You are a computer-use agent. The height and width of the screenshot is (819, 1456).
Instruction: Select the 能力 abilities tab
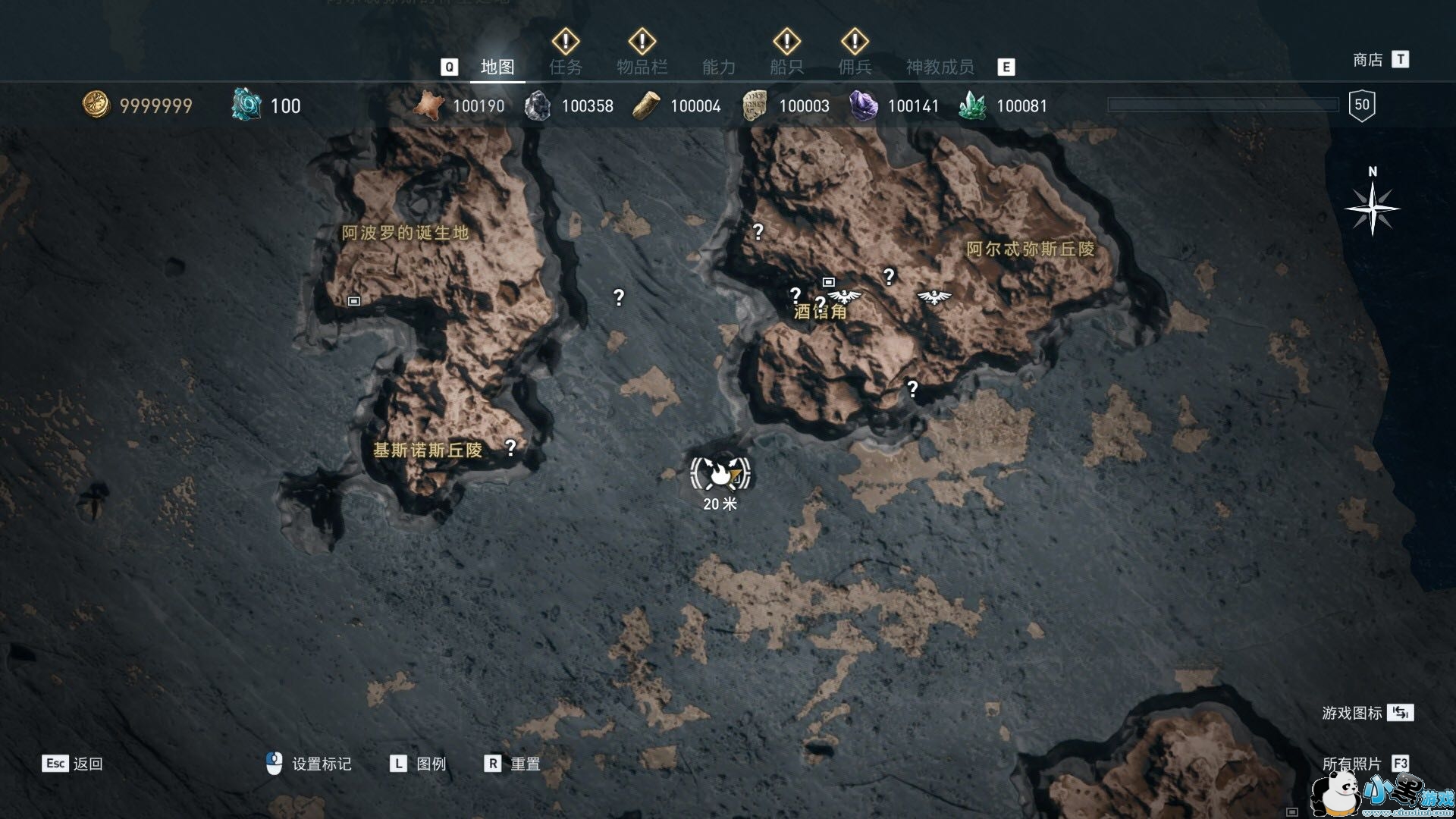718,67
